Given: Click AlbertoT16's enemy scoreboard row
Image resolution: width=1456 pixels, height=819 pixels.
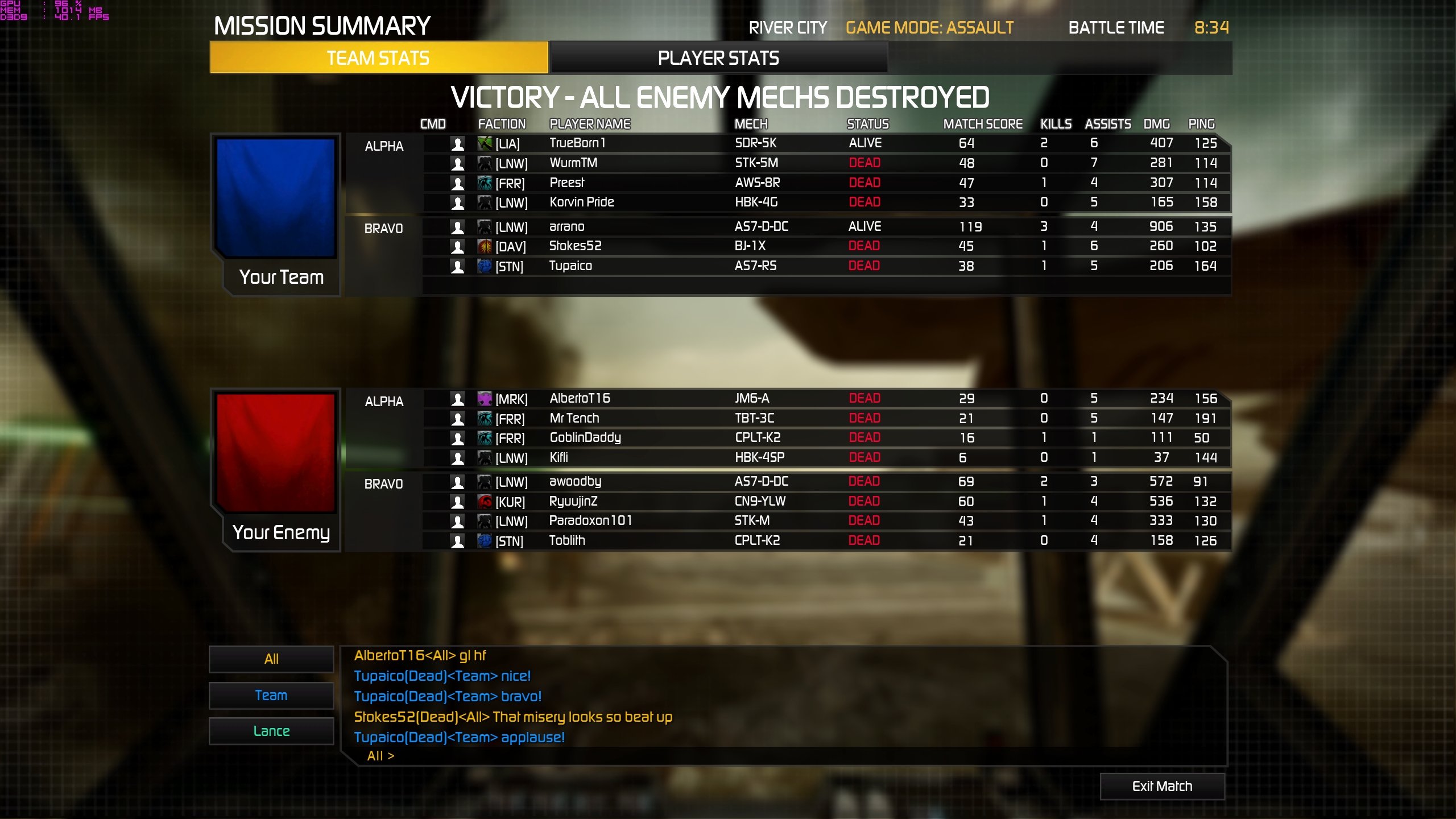Looking at the screenshot, I should click(x=825, y=399).
